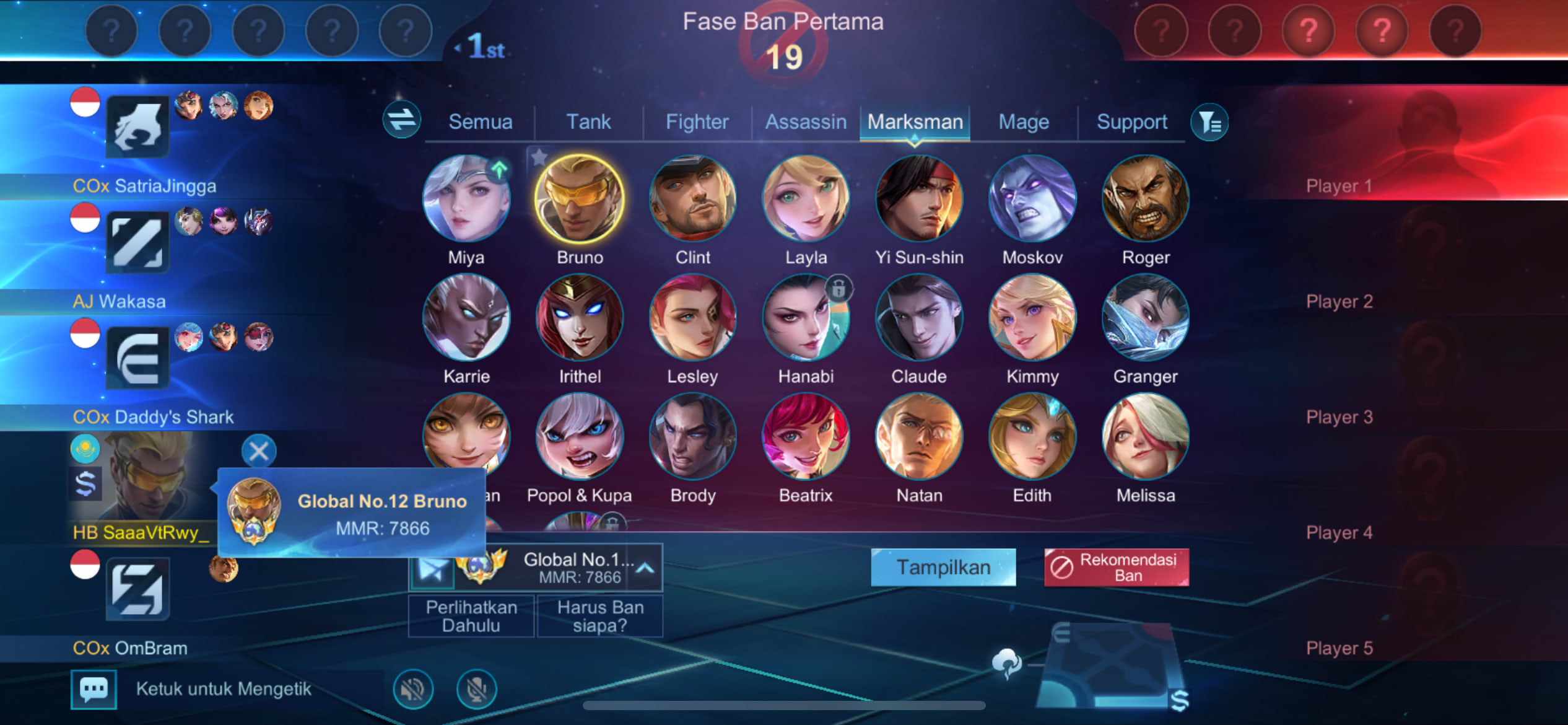1568x725 pixels.
Task: Switch to the Semua tab
Action: 480,122
